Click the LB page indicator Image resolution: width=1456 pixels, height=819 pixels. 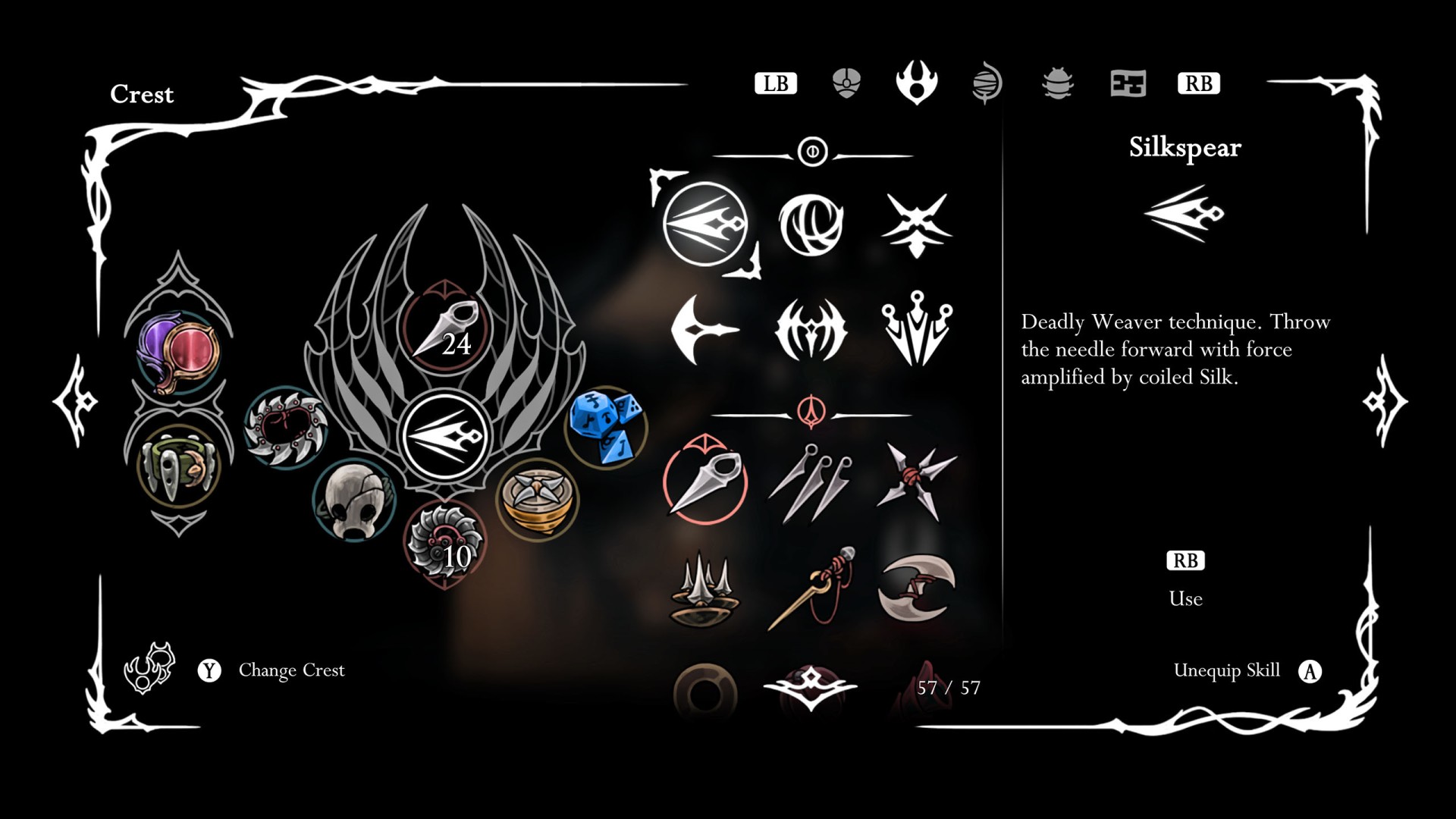pos(777,83)
